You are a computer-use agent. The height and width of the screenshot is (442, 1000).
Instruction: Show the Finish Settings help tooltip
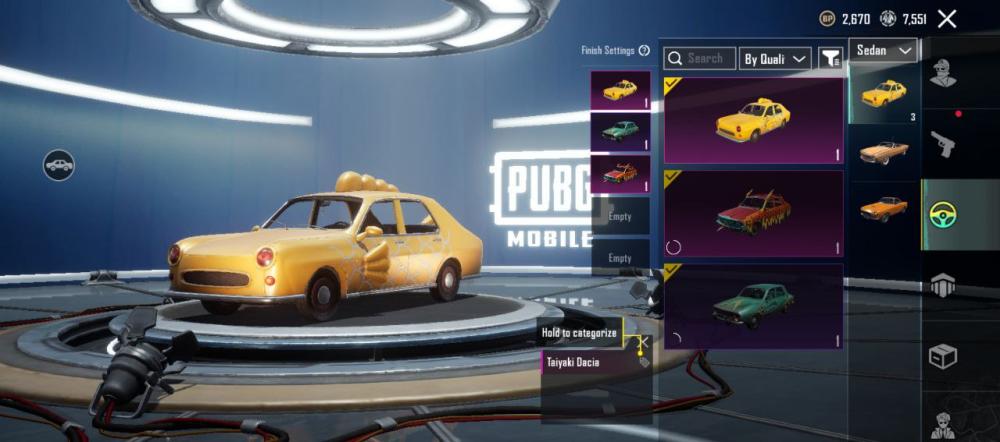click(x=644, y=51)
